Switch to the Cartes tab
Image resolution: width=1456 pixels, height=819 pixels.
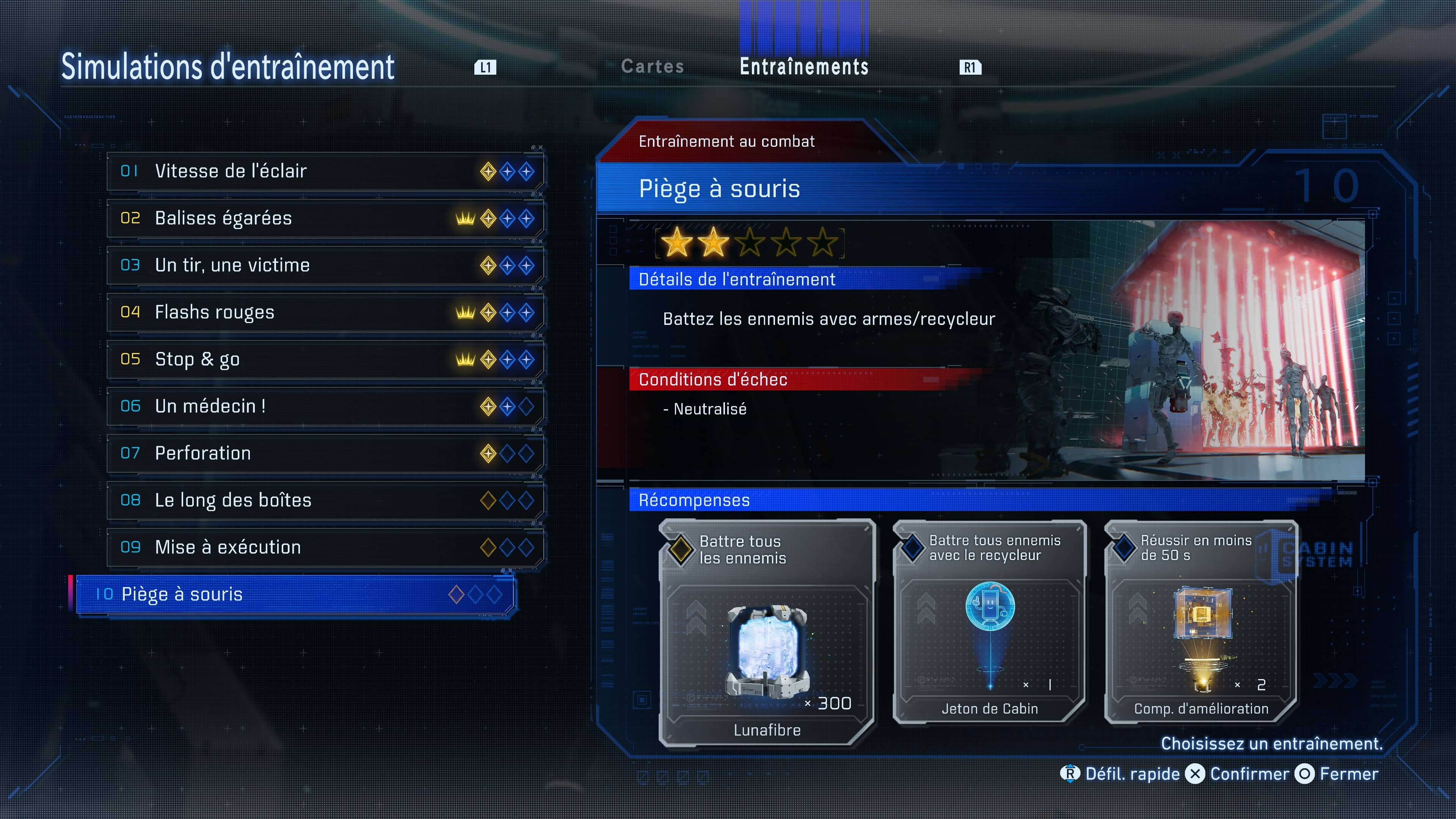(652, 67)
